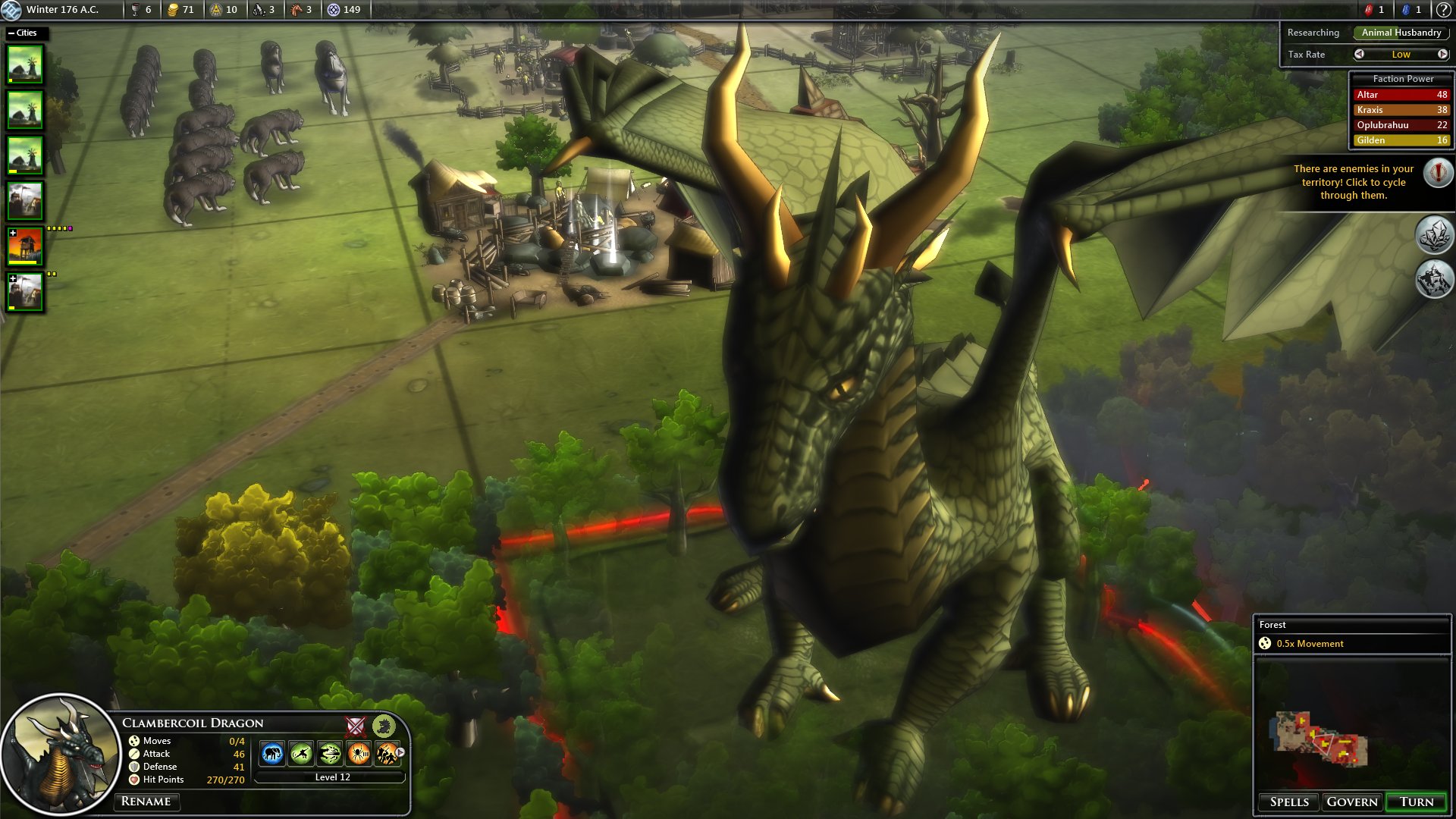Click the castle notification icon
This screenshot has height=819, width=1456.
tap(1434, 279)
